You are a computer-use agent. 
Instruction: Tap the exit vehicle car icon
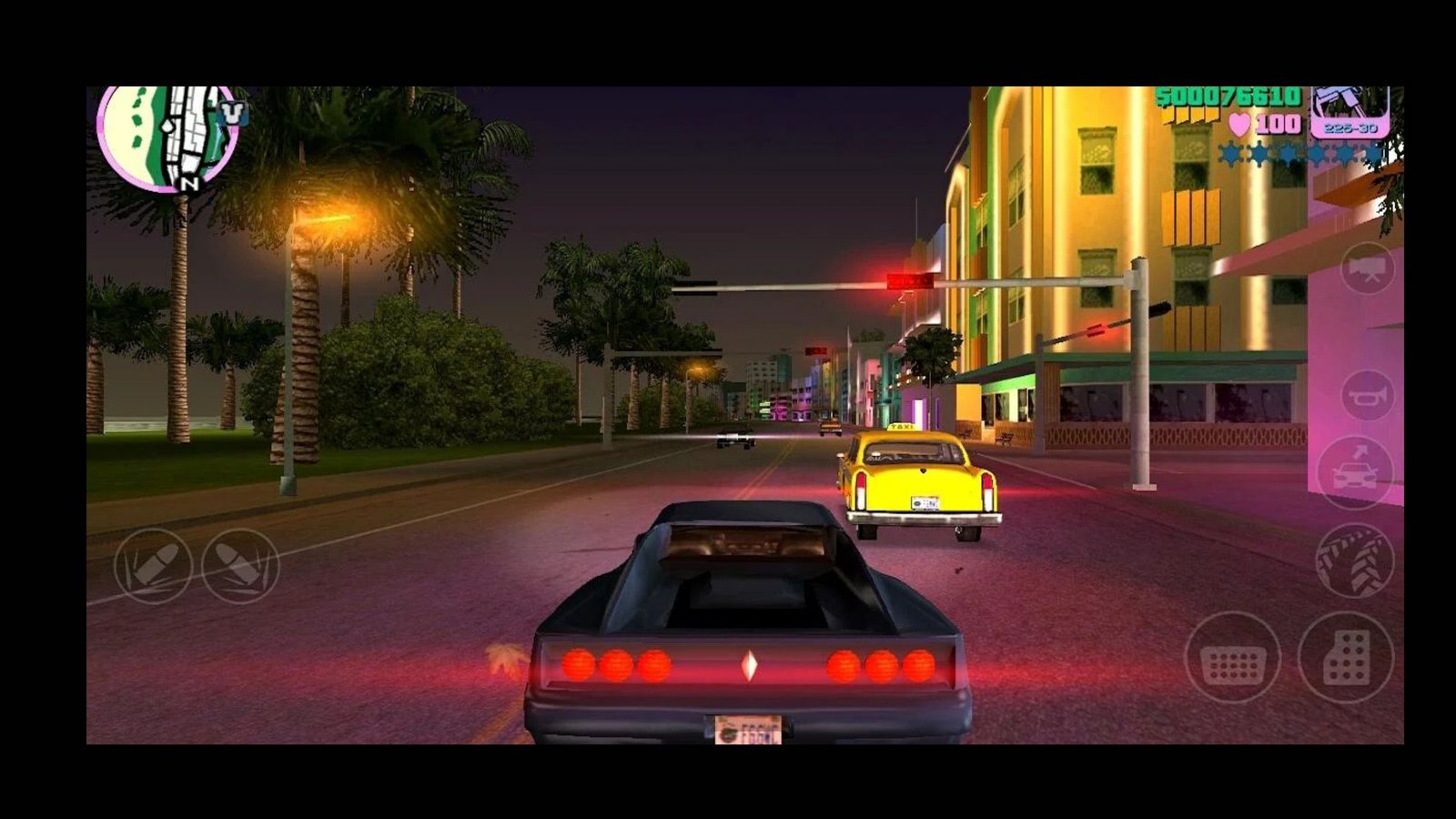pos(1356,473)
